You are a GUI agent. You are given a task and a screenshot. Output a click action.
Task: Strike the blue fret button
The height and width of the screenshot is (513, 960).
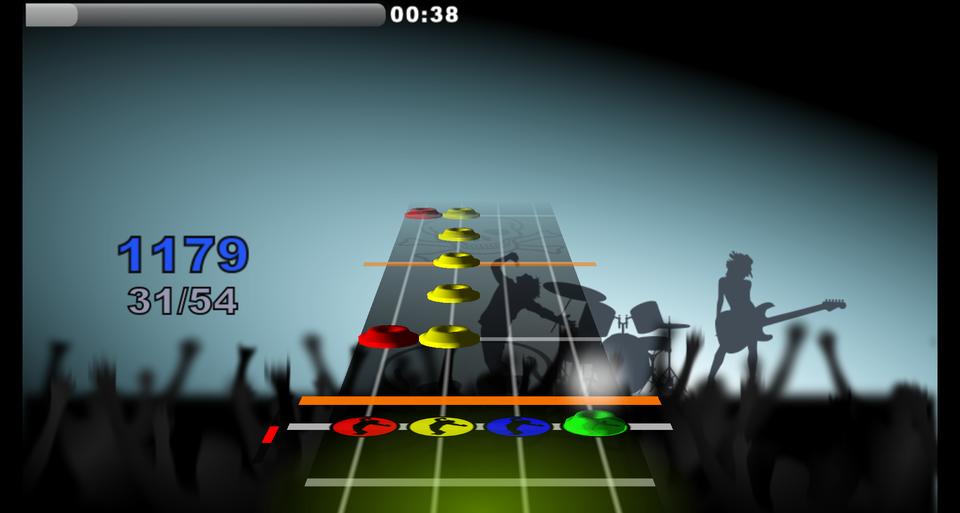(518, 427)
